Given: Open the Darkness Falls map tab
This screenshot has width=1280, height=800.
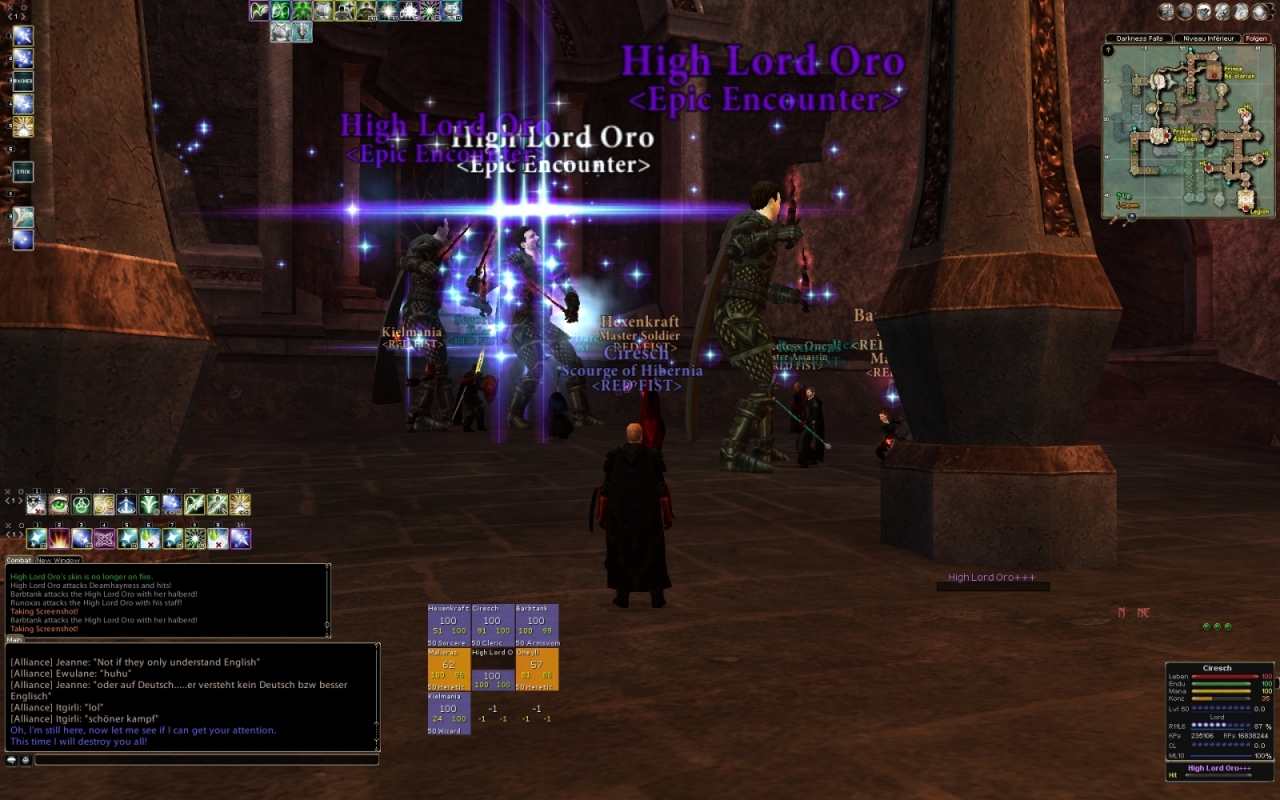Looking at the screenshot, I should (x=1139, y=38).
